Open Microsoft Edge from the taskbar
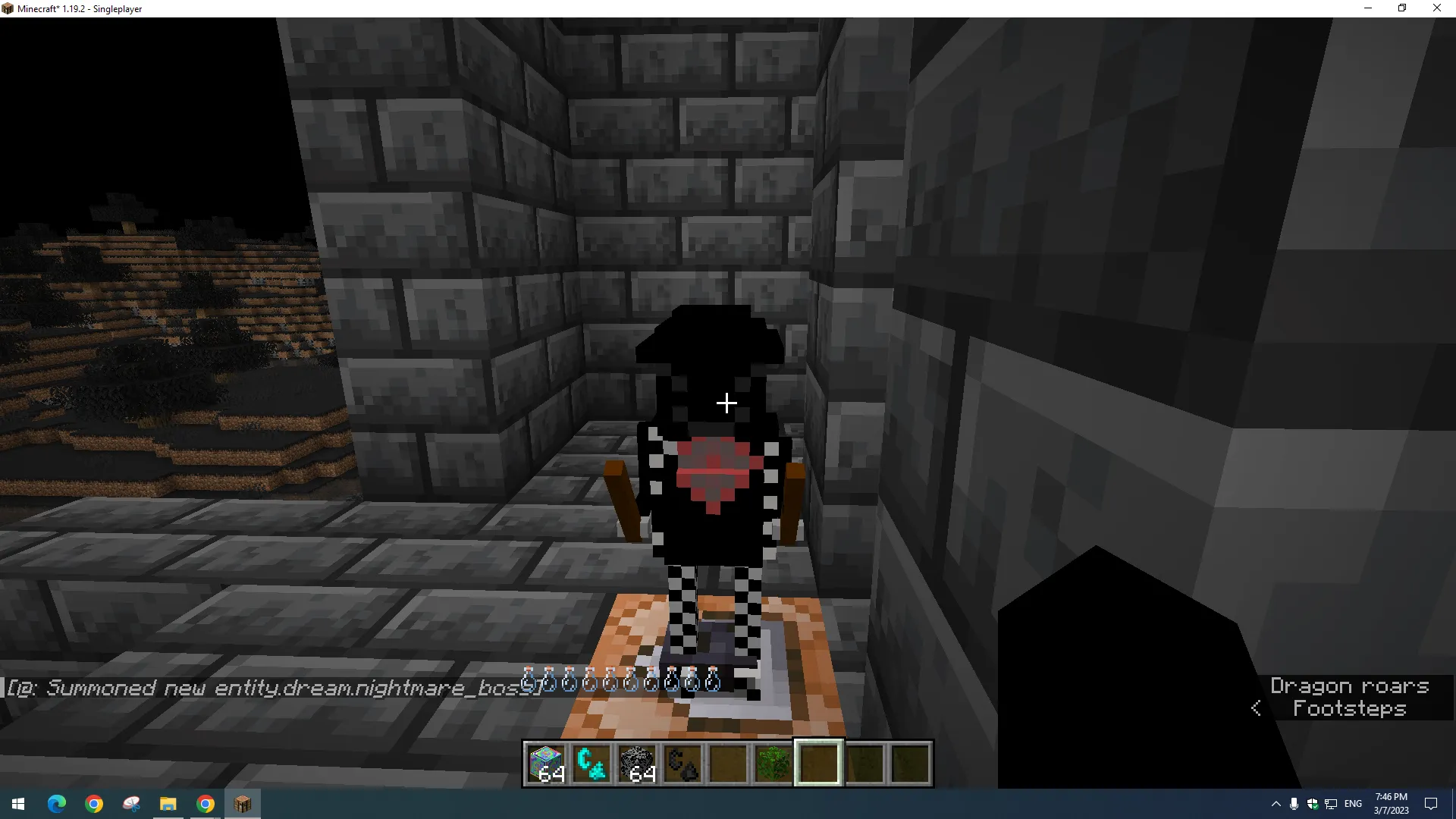1456x819 pixels. (x=57, y=804)
